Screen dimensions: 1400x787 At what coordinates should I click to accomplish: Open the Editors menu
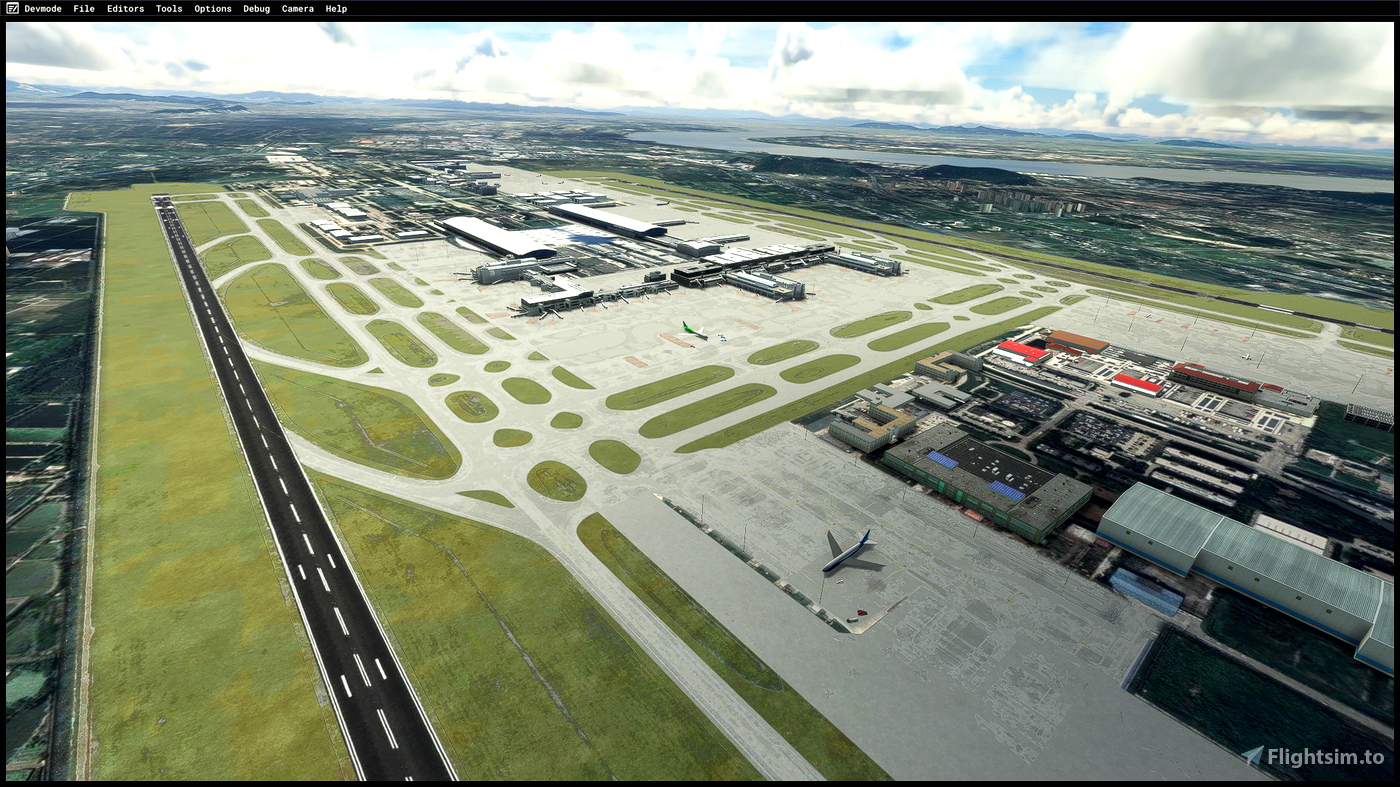point(125,8)
